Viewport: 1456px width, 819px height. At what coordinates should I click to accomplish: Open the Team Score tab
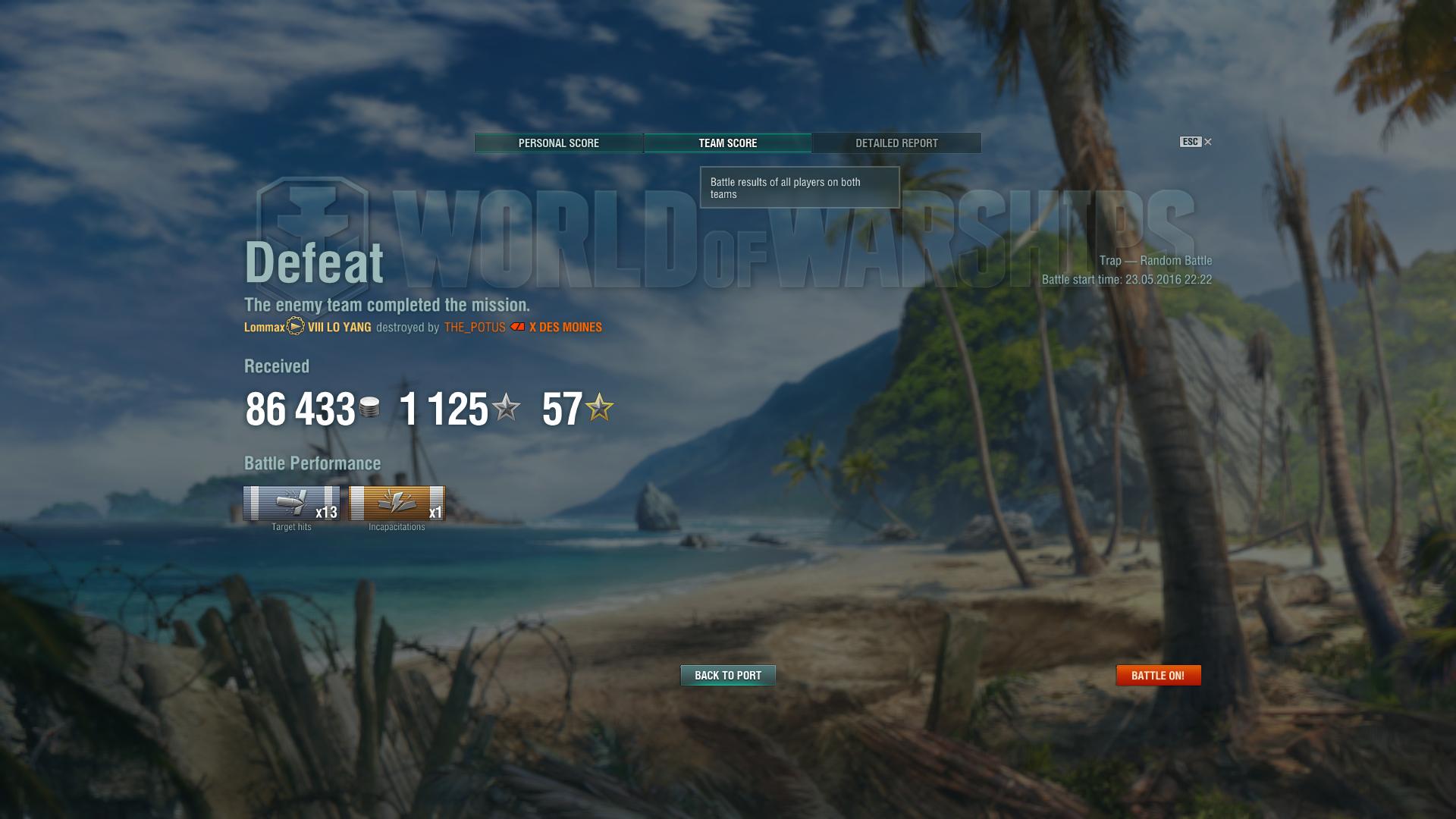727,143
